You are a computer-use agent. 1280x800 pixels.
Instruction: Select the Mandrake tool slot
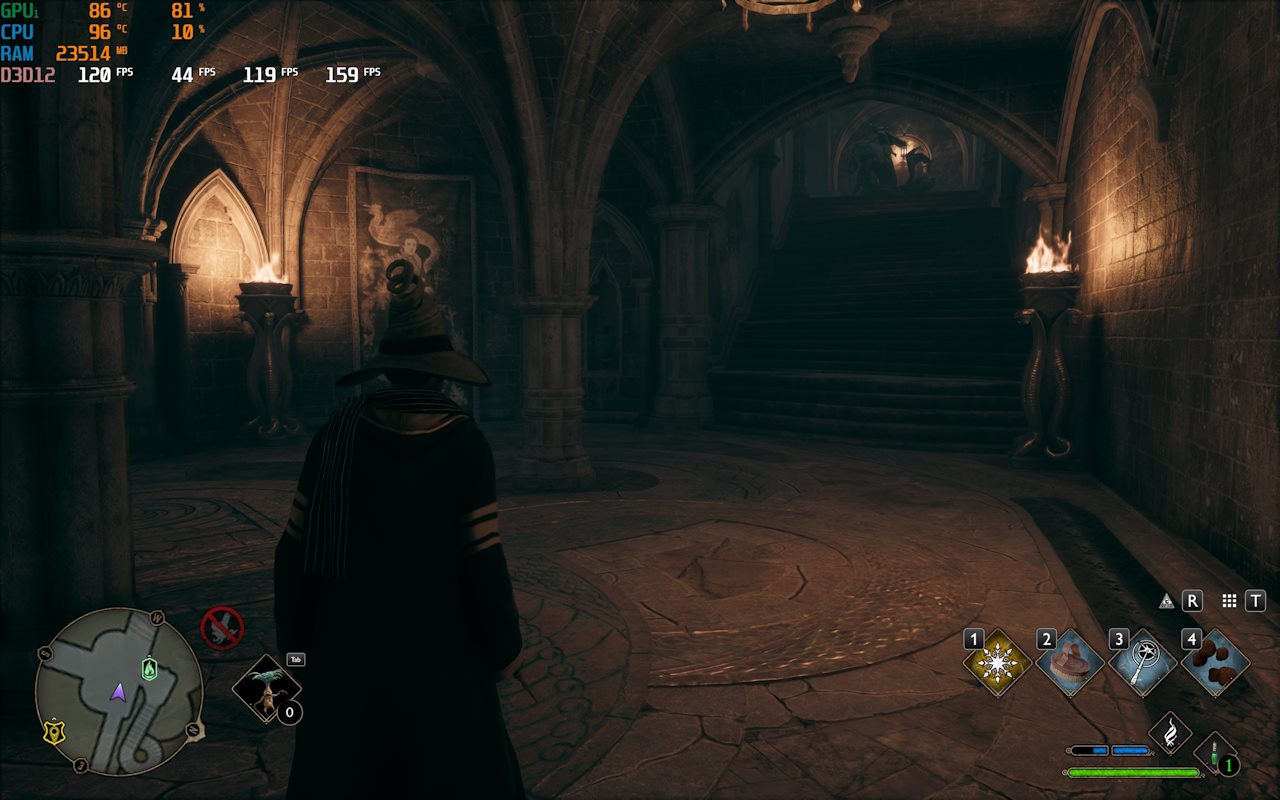[x=266, y=689]
